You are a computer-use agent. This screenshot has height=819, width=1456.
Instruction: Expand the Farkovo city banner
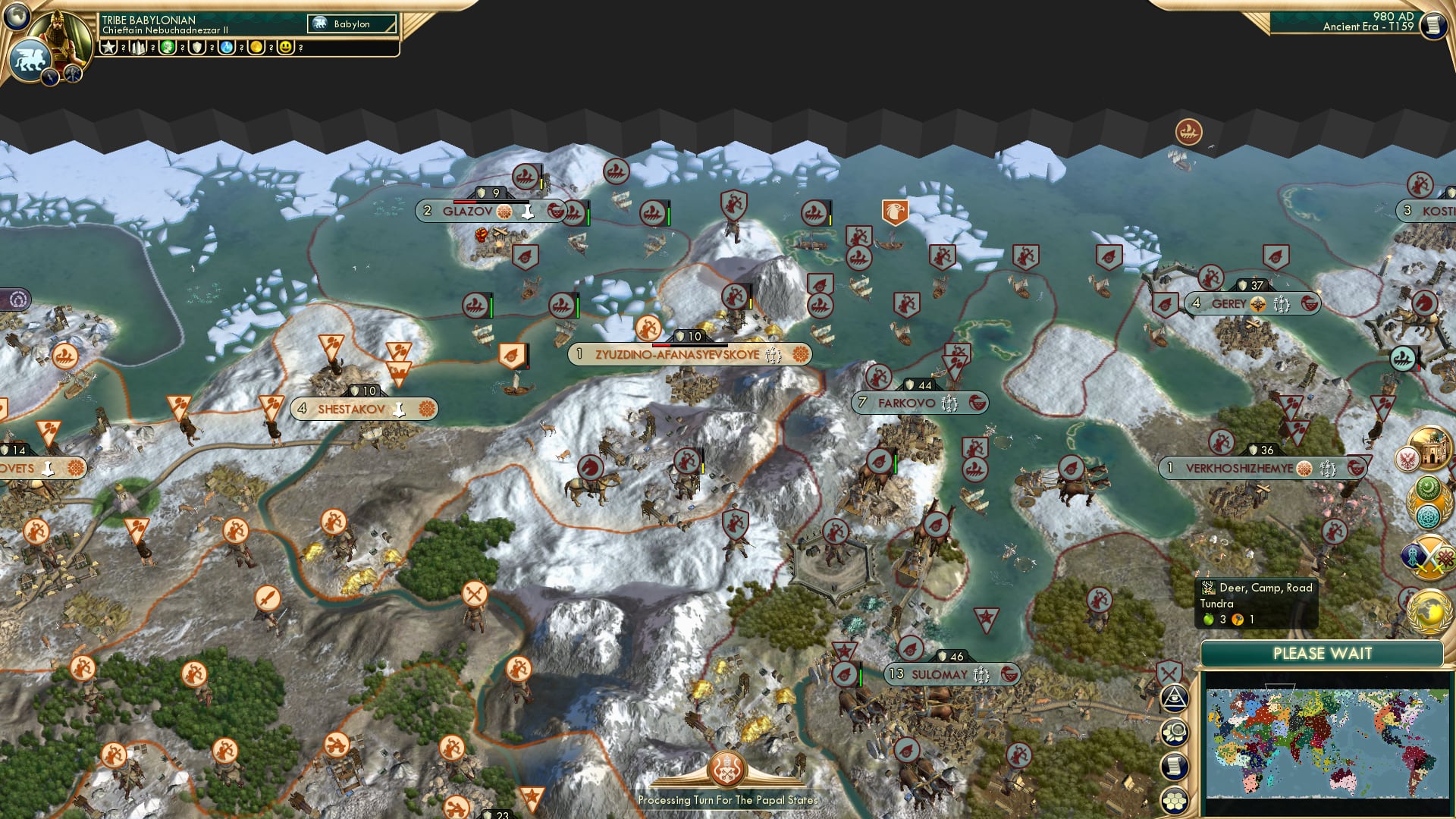[x=922, y=403]
